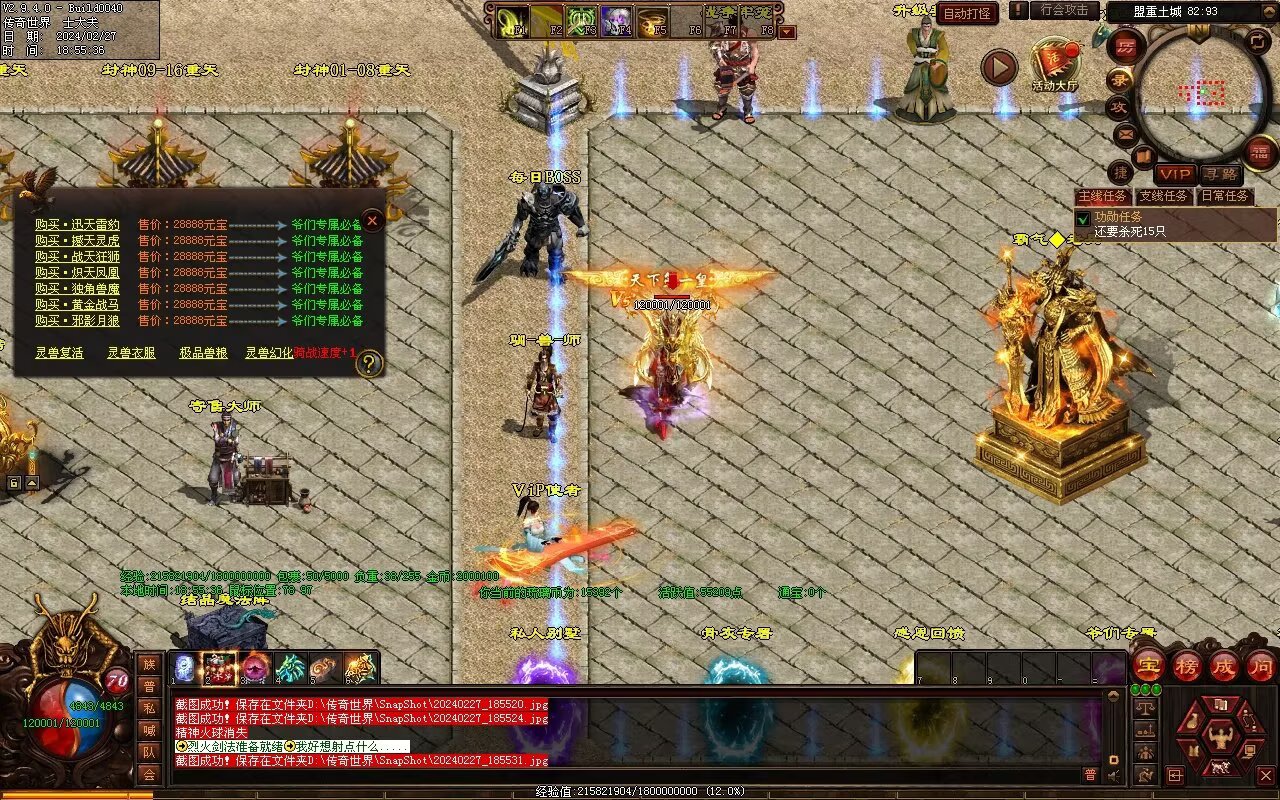This screenshot has width=1280, height=800.
Task: Open the 宝 treasure shop button
Action: 1147,666
